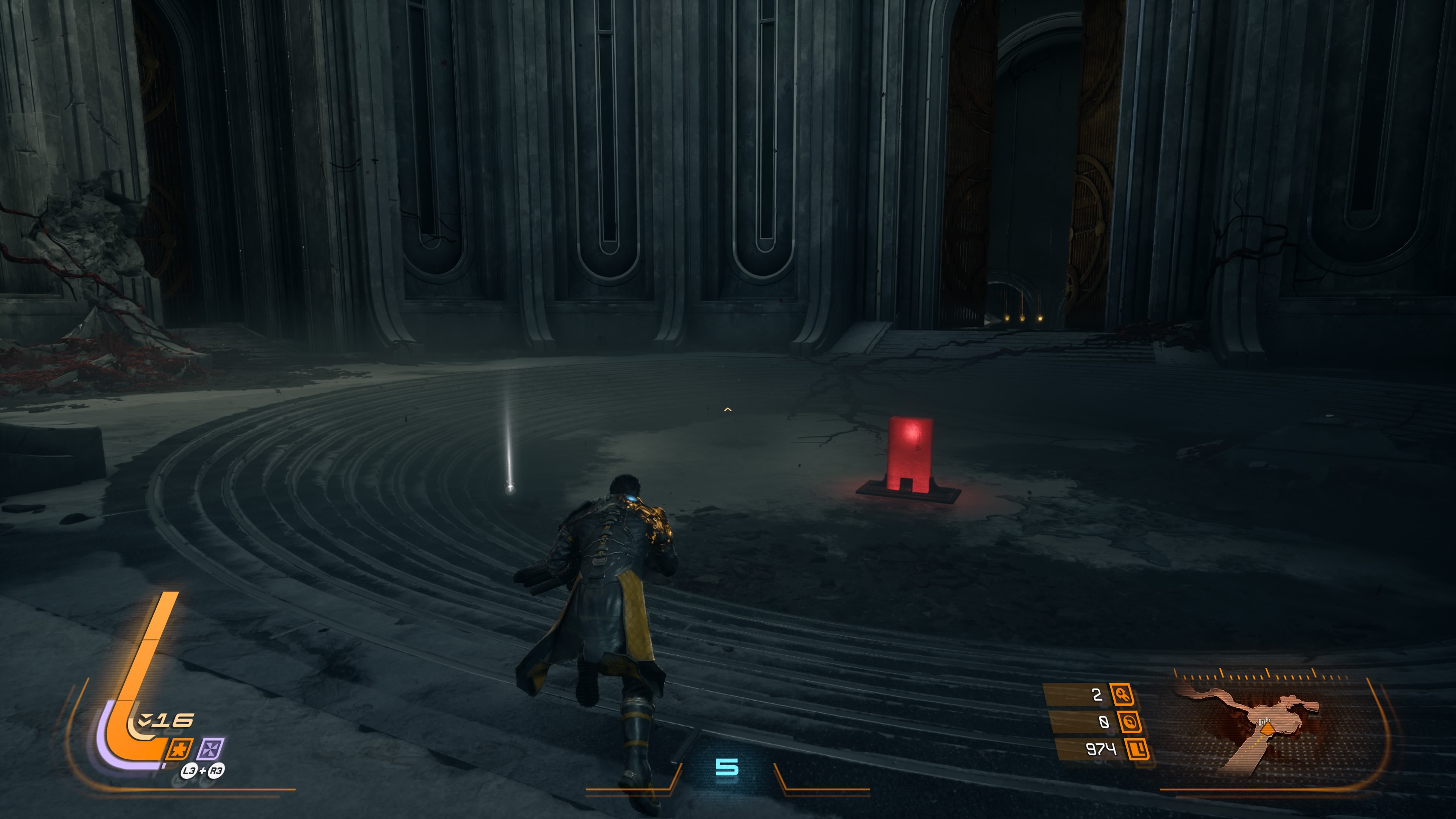Select the round orange disc resource icon
Image resolution: width=1456 pixels, height=819 pixels.
tap(1129, 722)
